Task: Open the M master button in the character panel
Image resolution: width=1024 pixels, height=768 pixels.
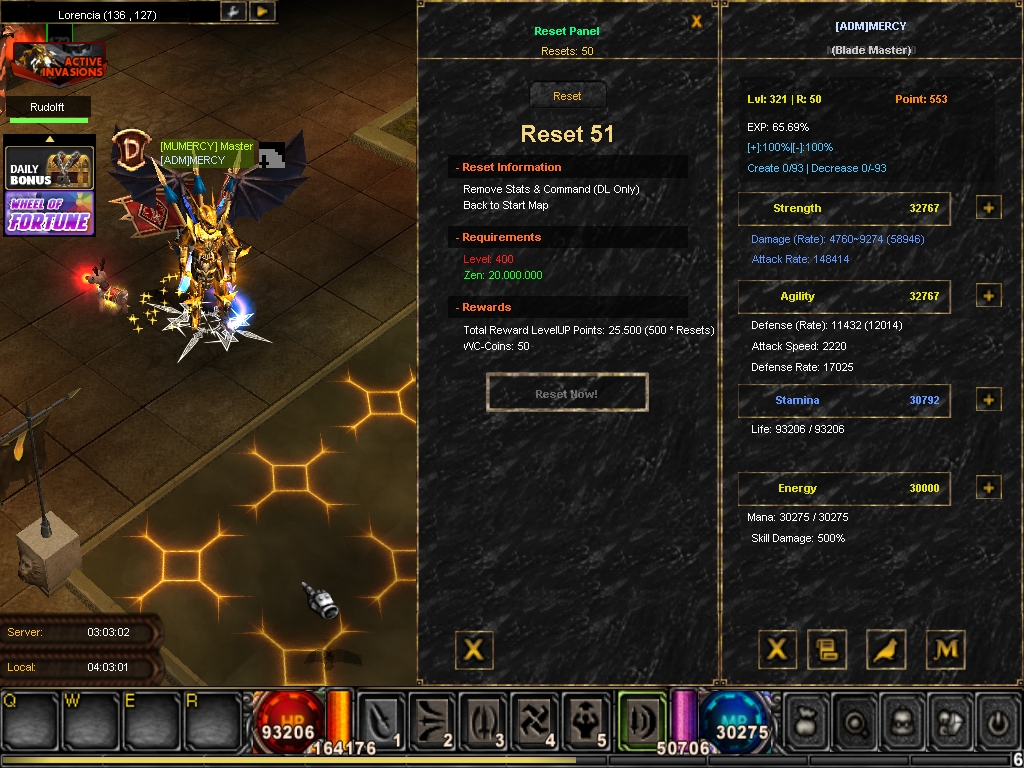Action: [x=945, y=650]
